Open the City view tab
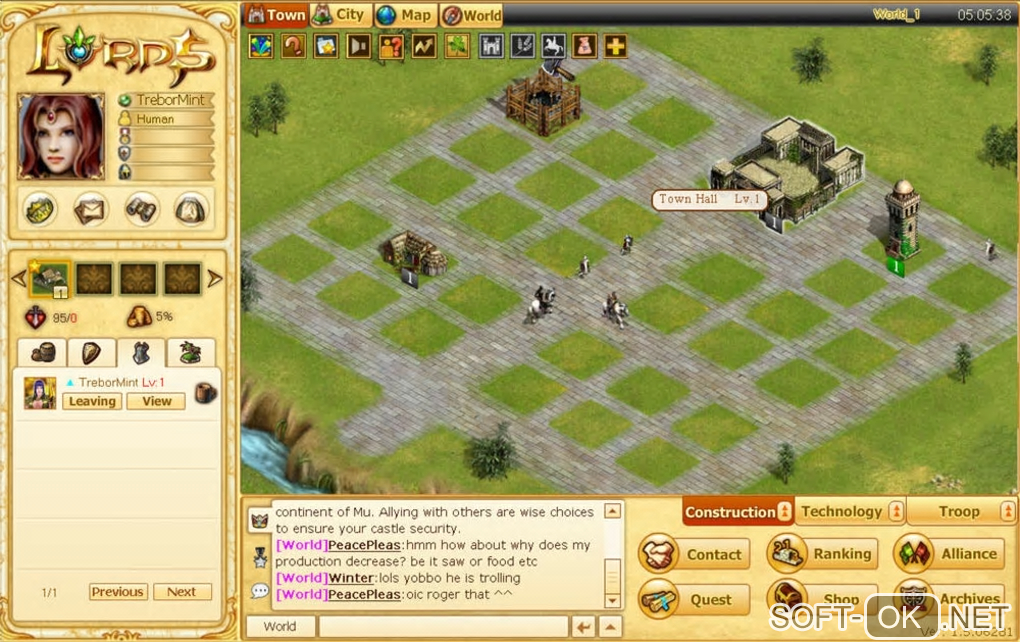The width and height of the screenshot is (1020, 642). pyautogui.click(x=340, y=15)
